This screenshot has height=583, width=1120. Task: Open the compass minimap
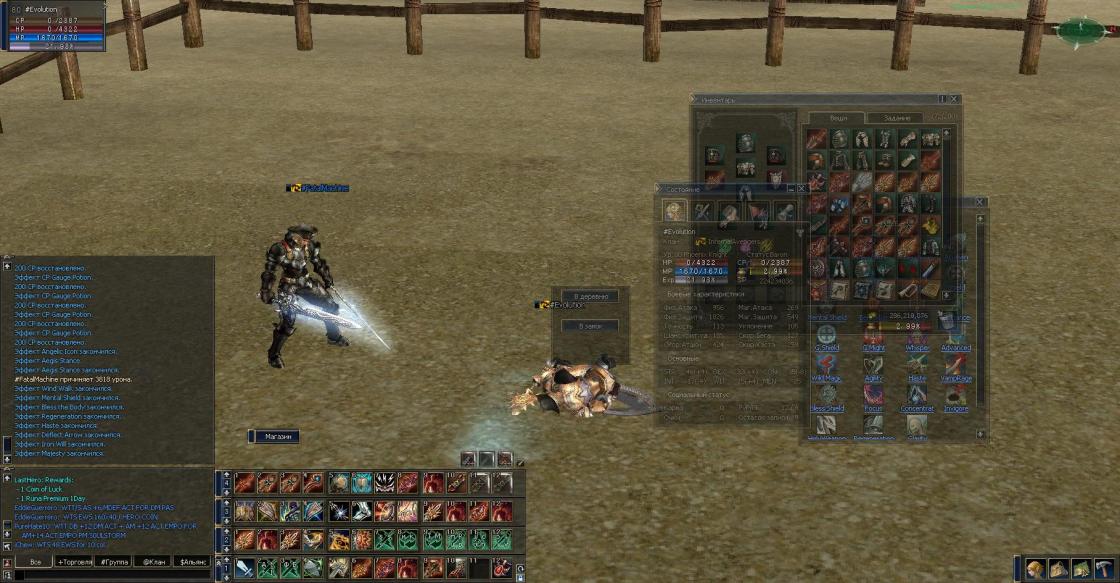click(1081, 30)
